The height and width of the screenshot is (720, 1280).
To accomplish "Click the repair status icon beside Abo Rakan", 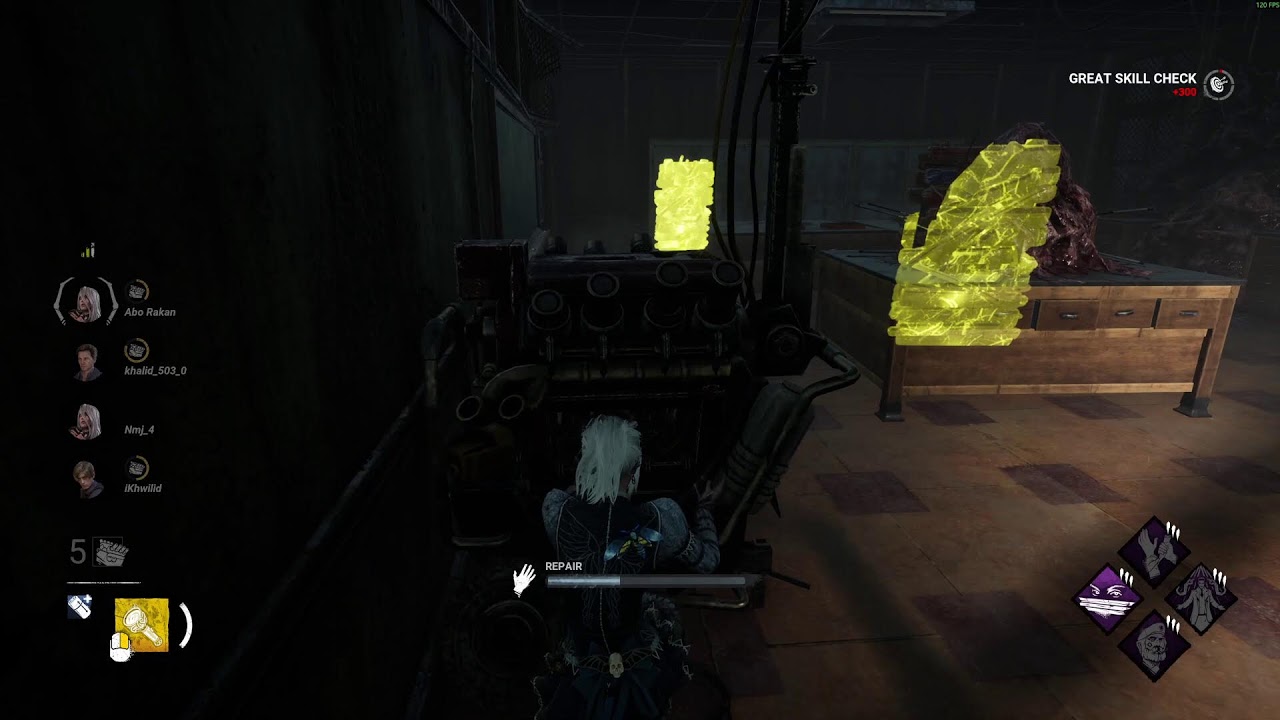I will click(x=137, y=291).
